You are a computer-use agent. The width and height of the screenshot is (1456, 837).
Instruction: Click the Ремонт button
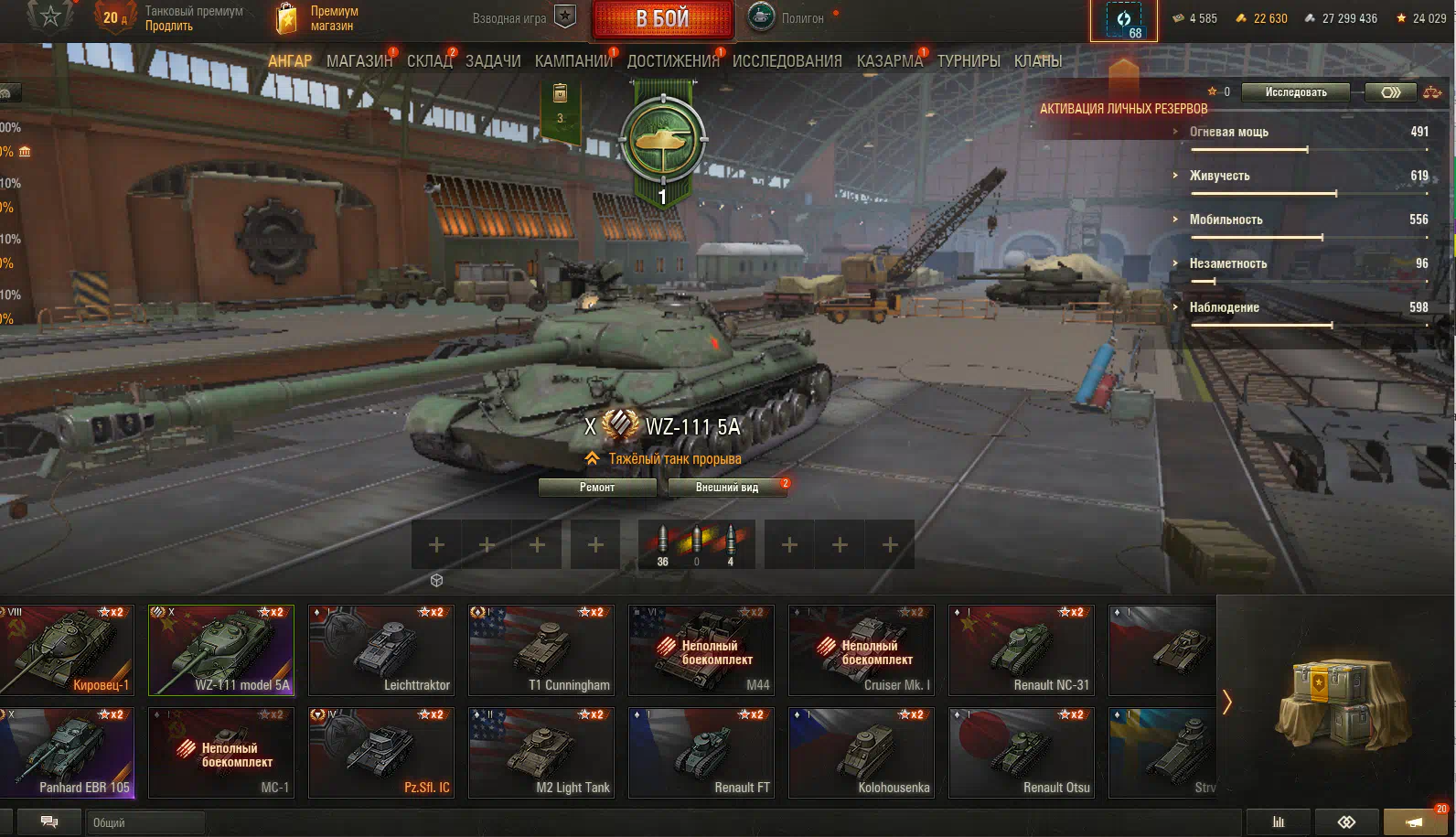tap(597, 488)
